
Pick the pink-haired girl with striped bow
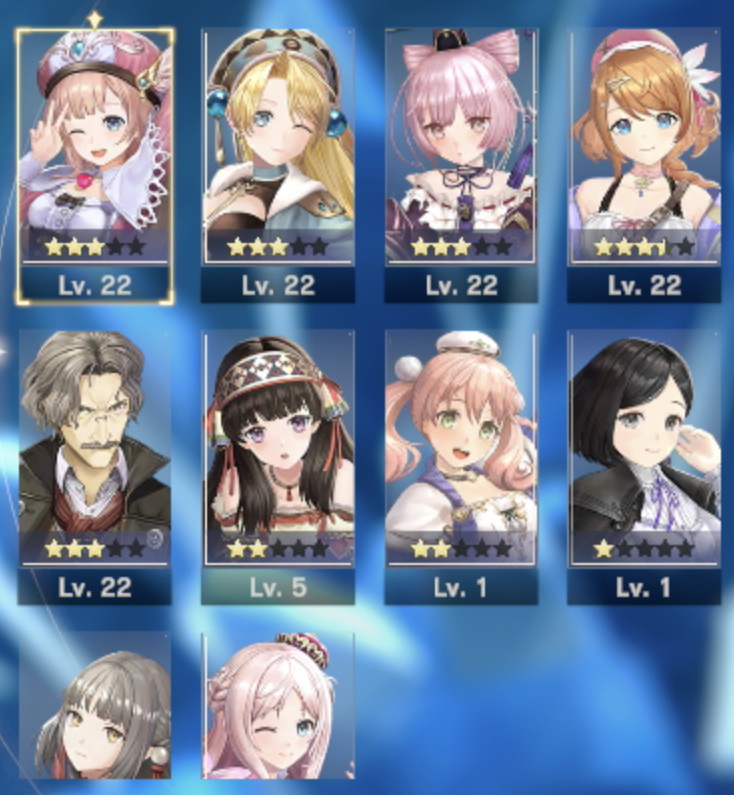click(x=461, y=160)
